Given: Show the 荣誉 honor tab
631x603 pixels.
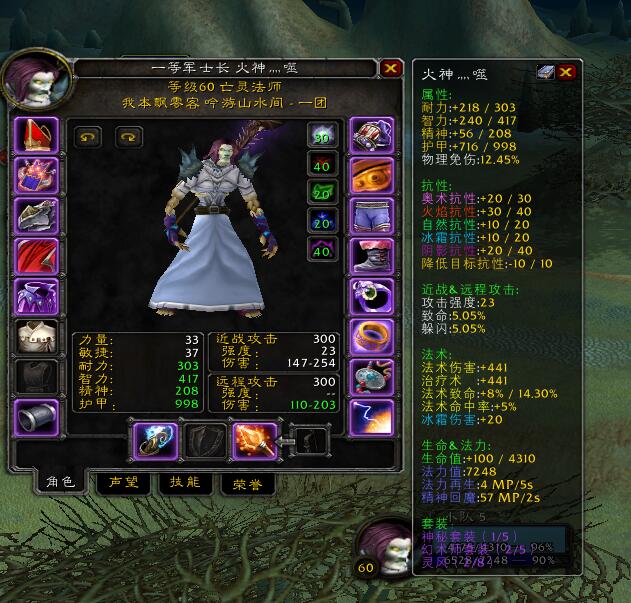Looking at the screenshot, I should [x=246, y=481].
